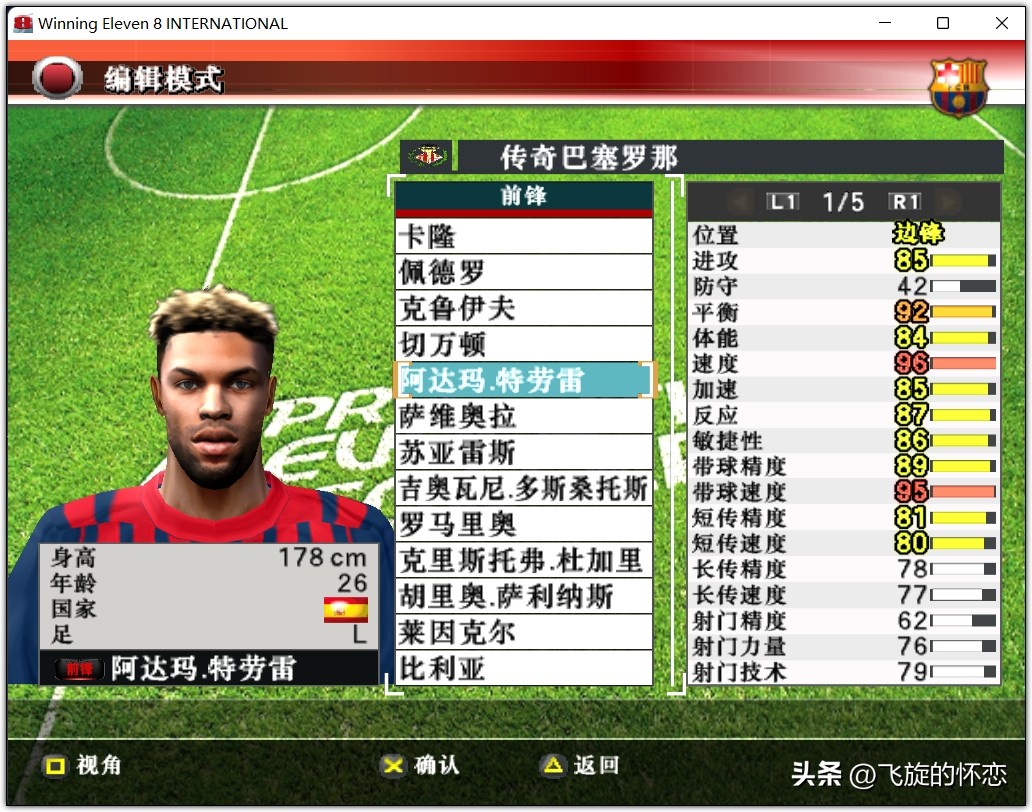
Task: Maximize the Winning Eleven 8 window
Action: pyautogui.click(x=943, y=23)
